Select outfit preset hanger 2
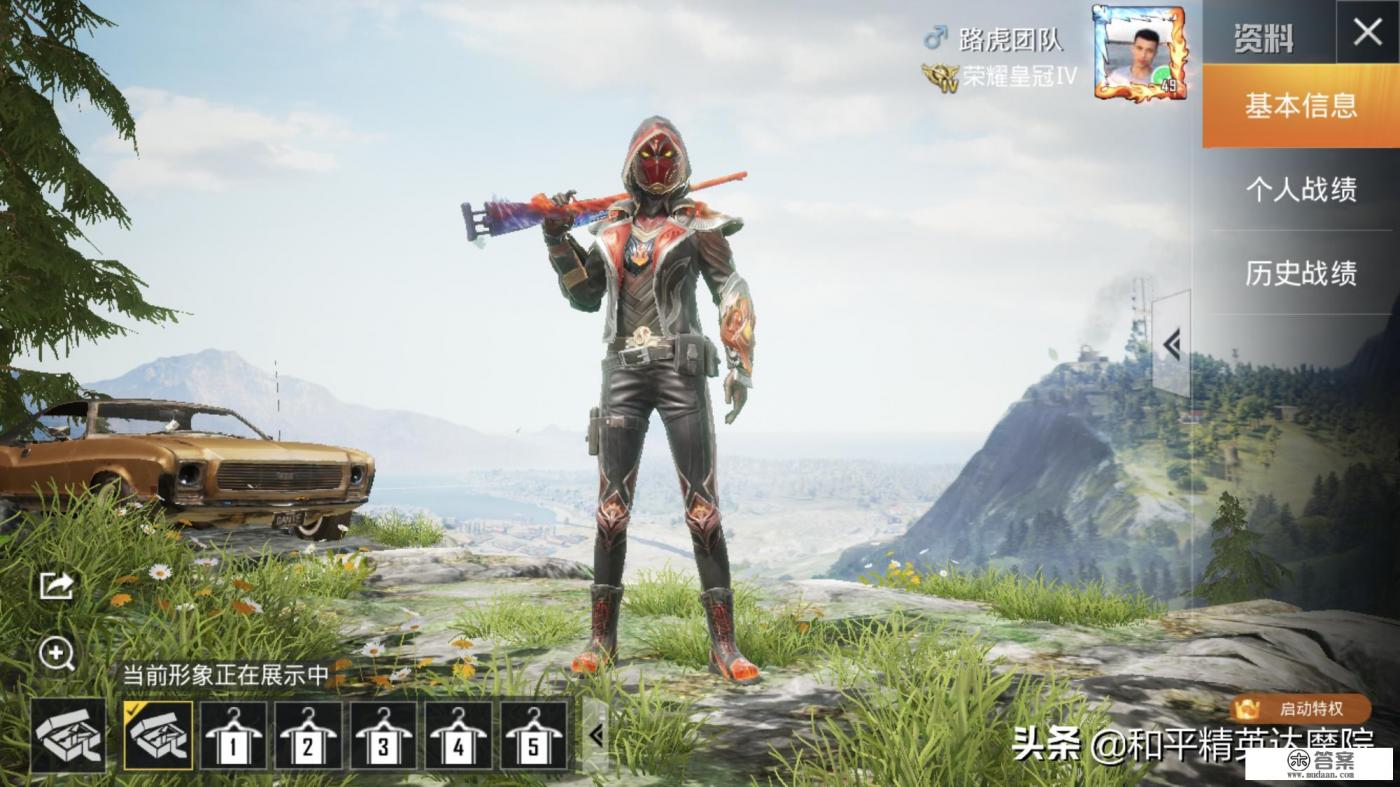The height and width of the screenshot is (787, 1400). click(x=308, y=735)
